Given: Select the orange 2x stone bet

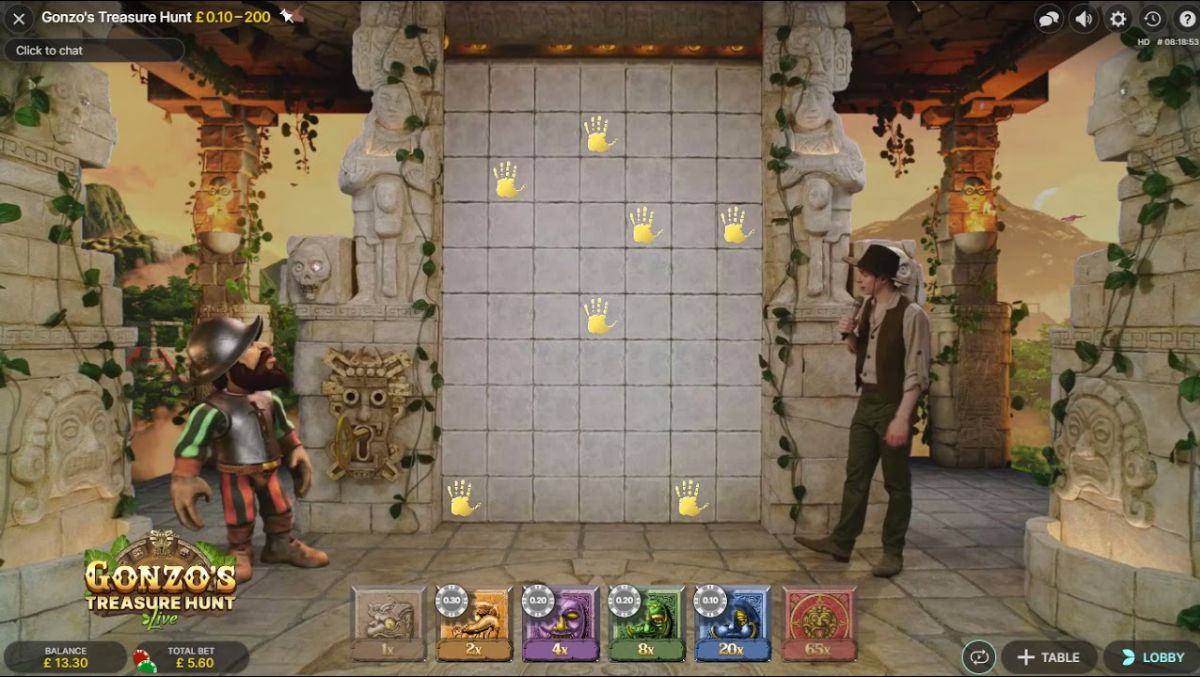Looking at the screenshot, I should [475, 622].
